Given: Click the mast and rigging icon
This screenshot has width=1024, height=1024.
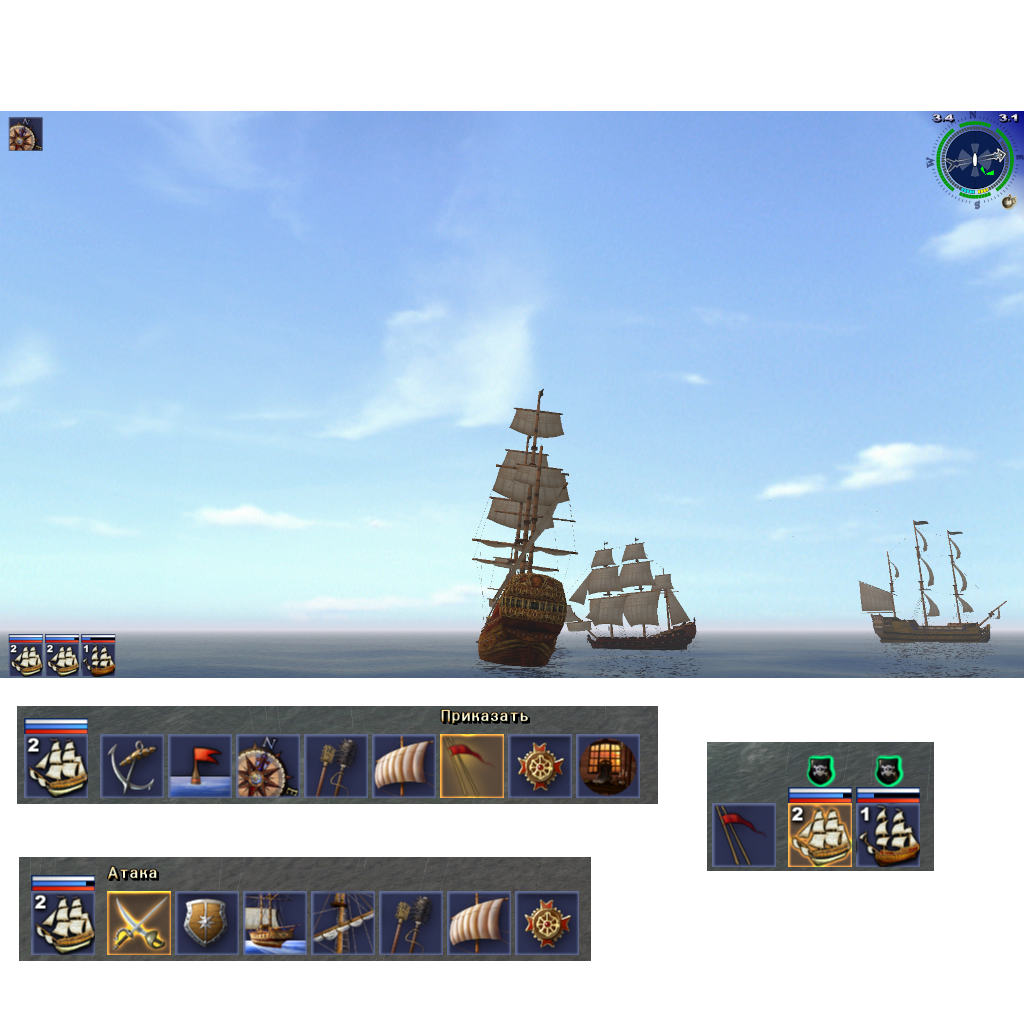Looking at the screenshot, I should click(x=343, y=923).
